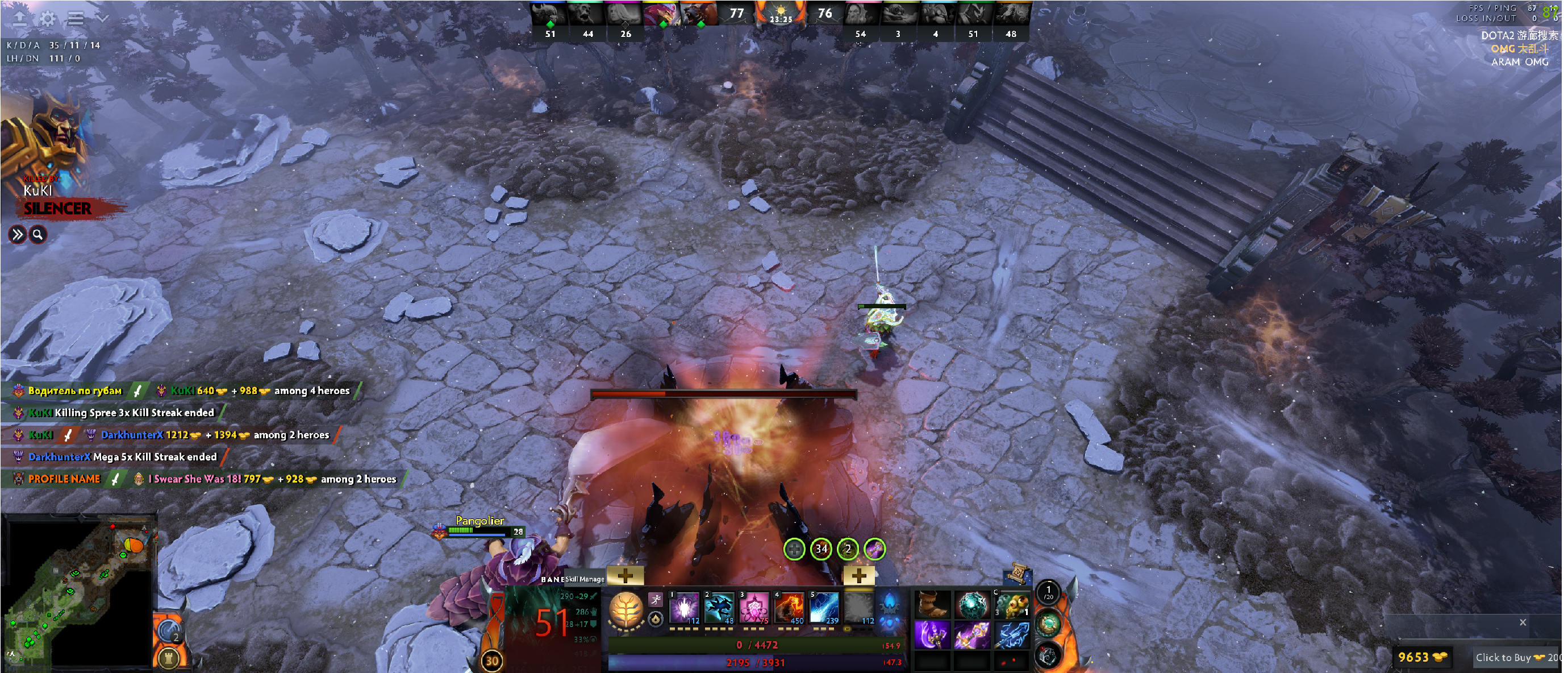Use the purple scythe item
This screenshot has width=1568, height=673.
pyautogui.click(x=932, y=634)
